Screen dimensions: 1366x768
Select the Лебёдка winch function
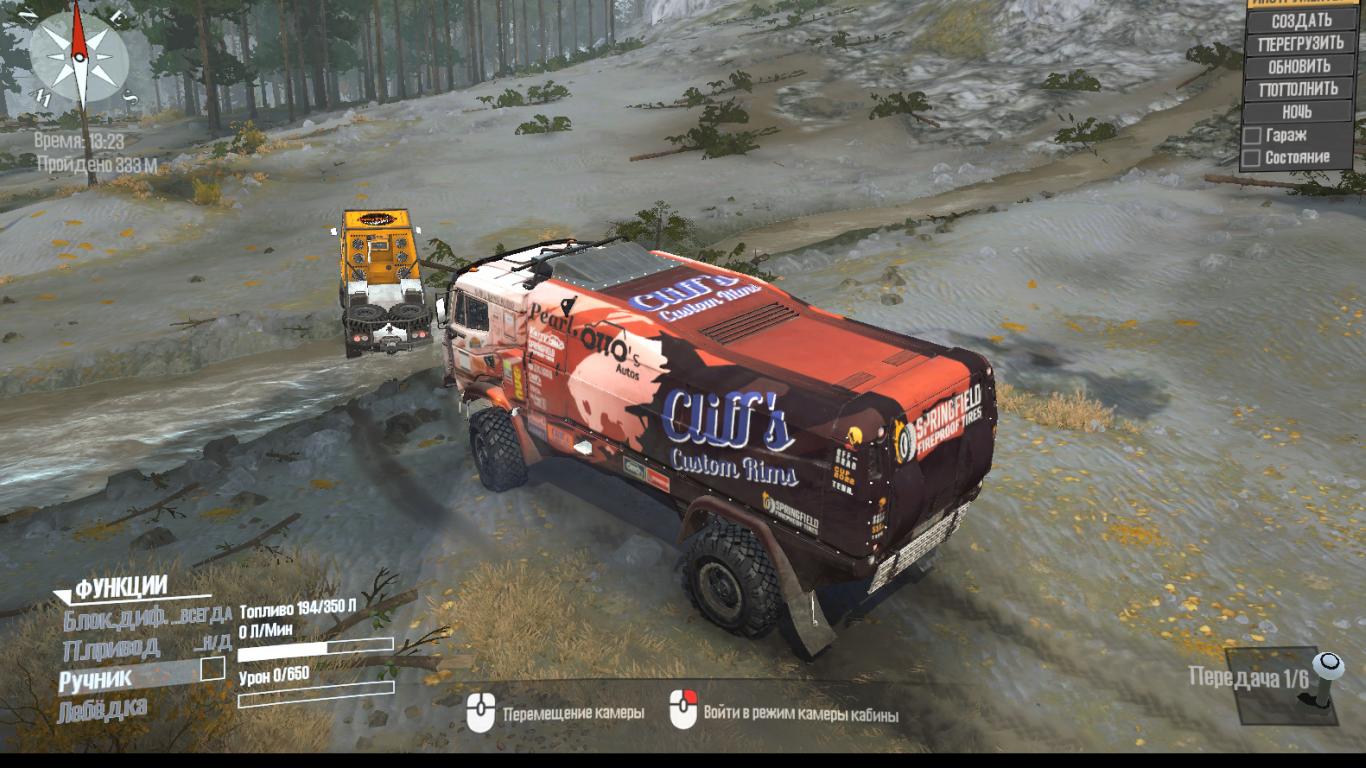[x=103, y=711]
